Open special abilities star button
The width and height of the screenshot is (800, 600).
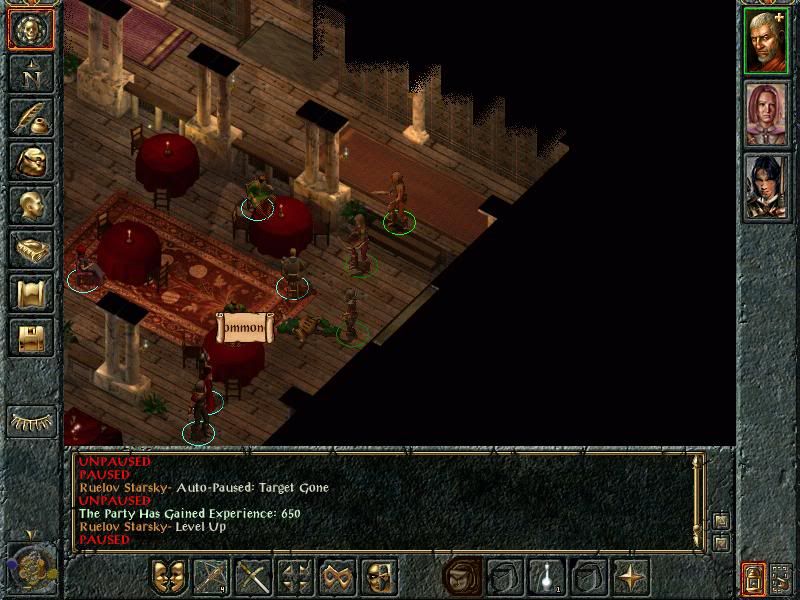(631, 577)
